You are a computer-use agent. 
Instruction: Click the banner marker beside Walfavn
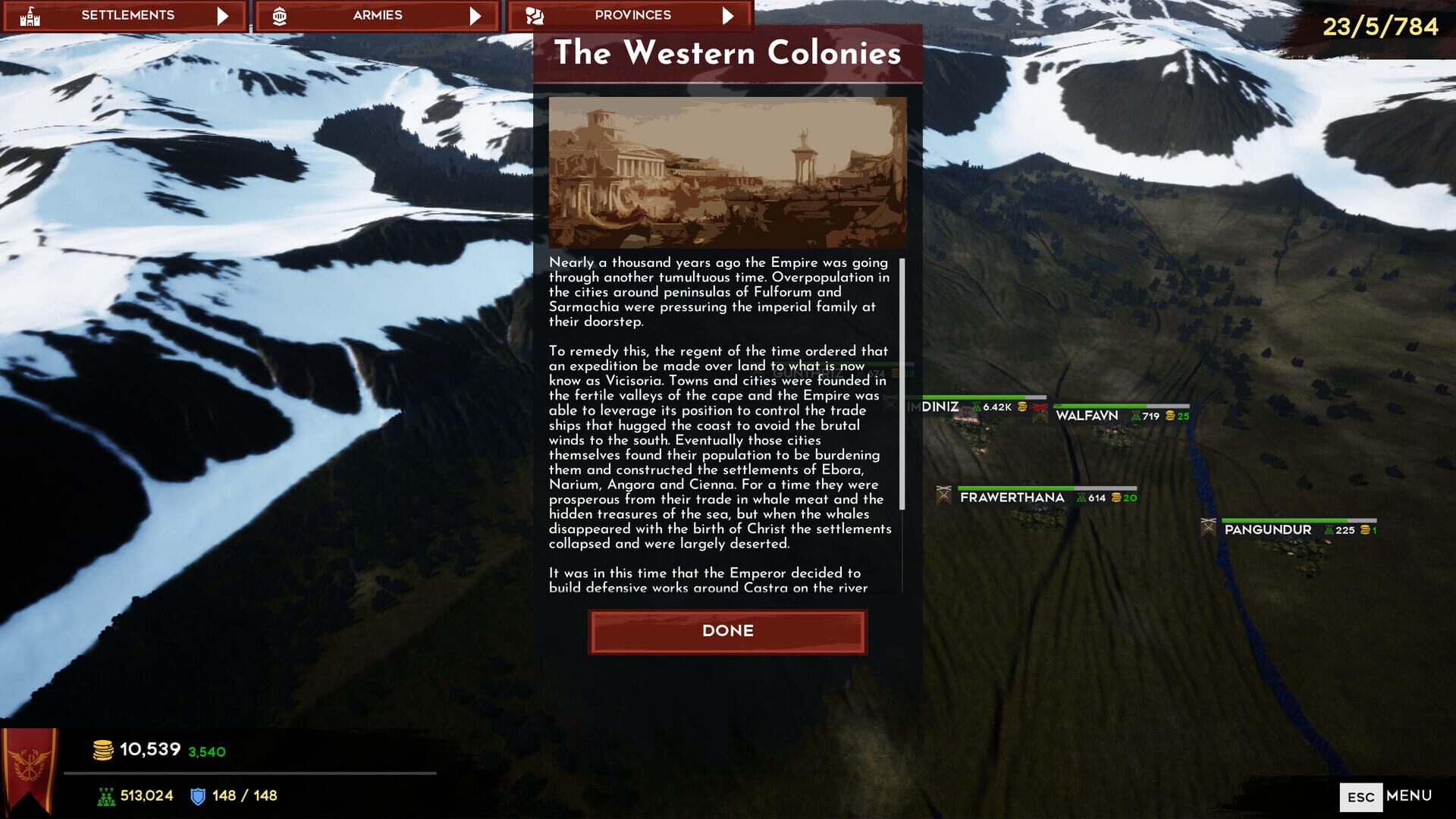point(1041,417)
